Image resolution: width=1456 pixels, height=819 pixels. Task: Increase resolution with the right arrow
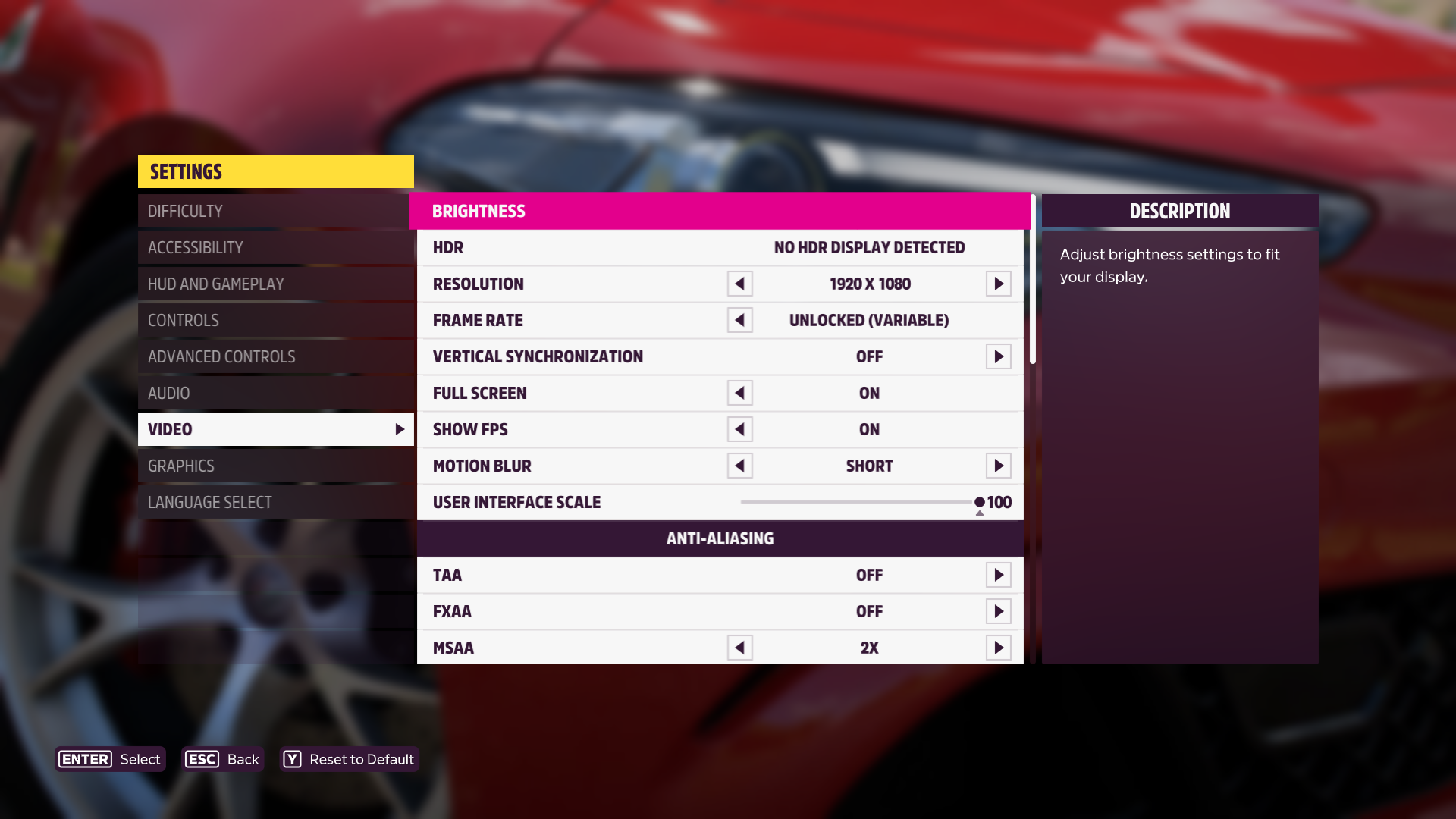pyautogui.click(x=998, y=284)
